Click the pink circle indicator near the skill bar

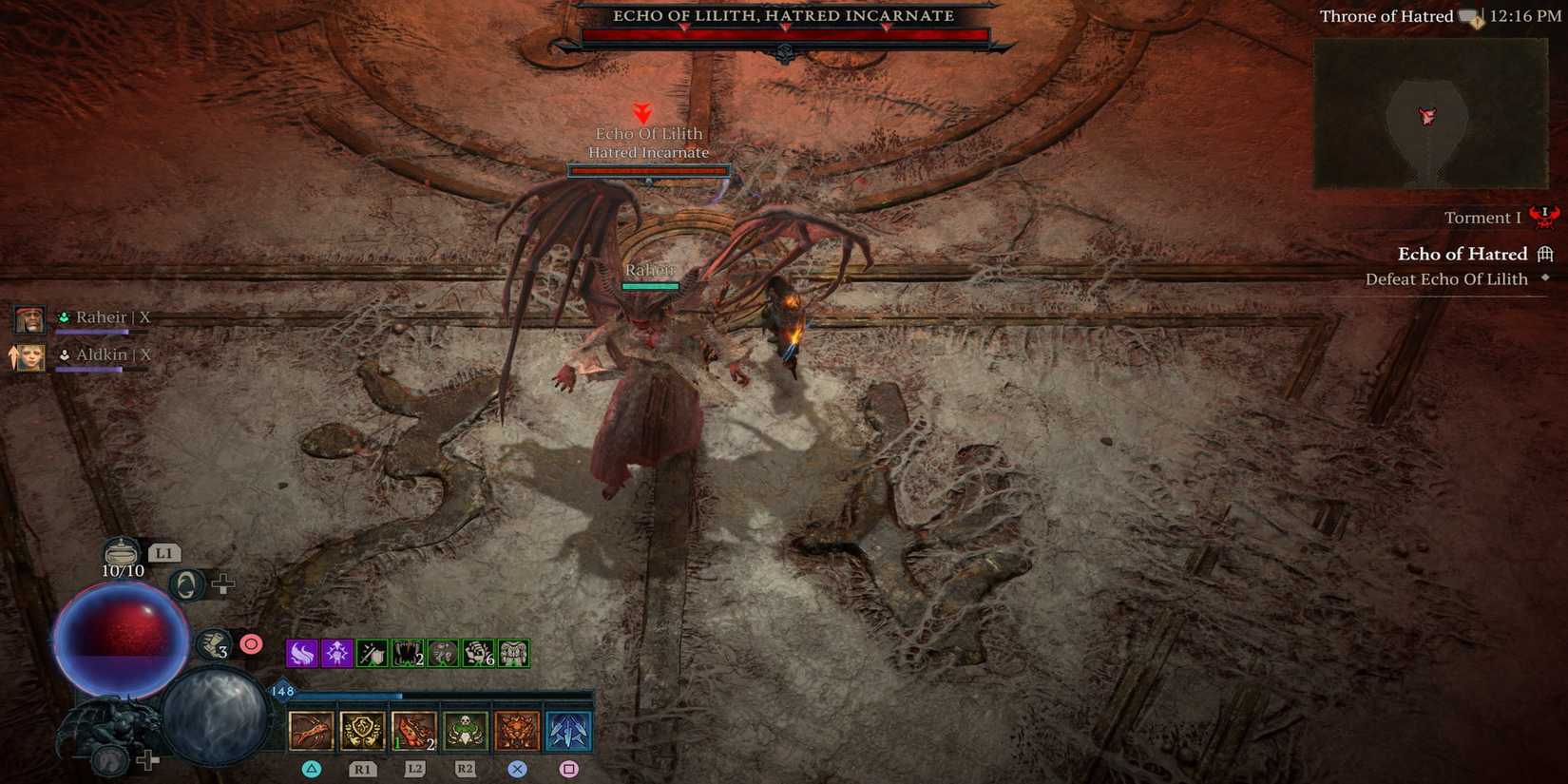point(251,643)
